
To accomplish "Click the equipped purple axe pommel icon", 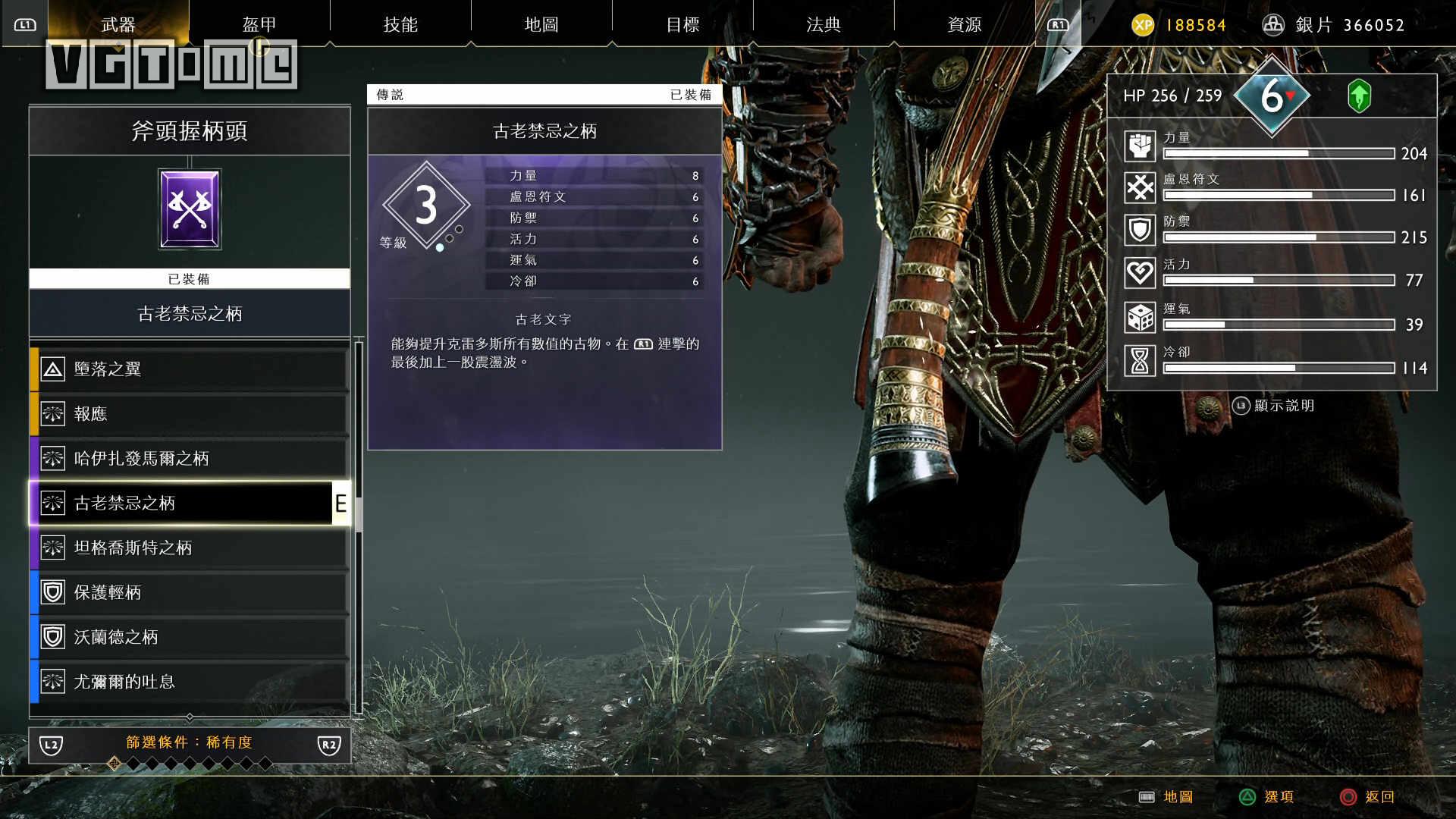I will tap(190, 209).
